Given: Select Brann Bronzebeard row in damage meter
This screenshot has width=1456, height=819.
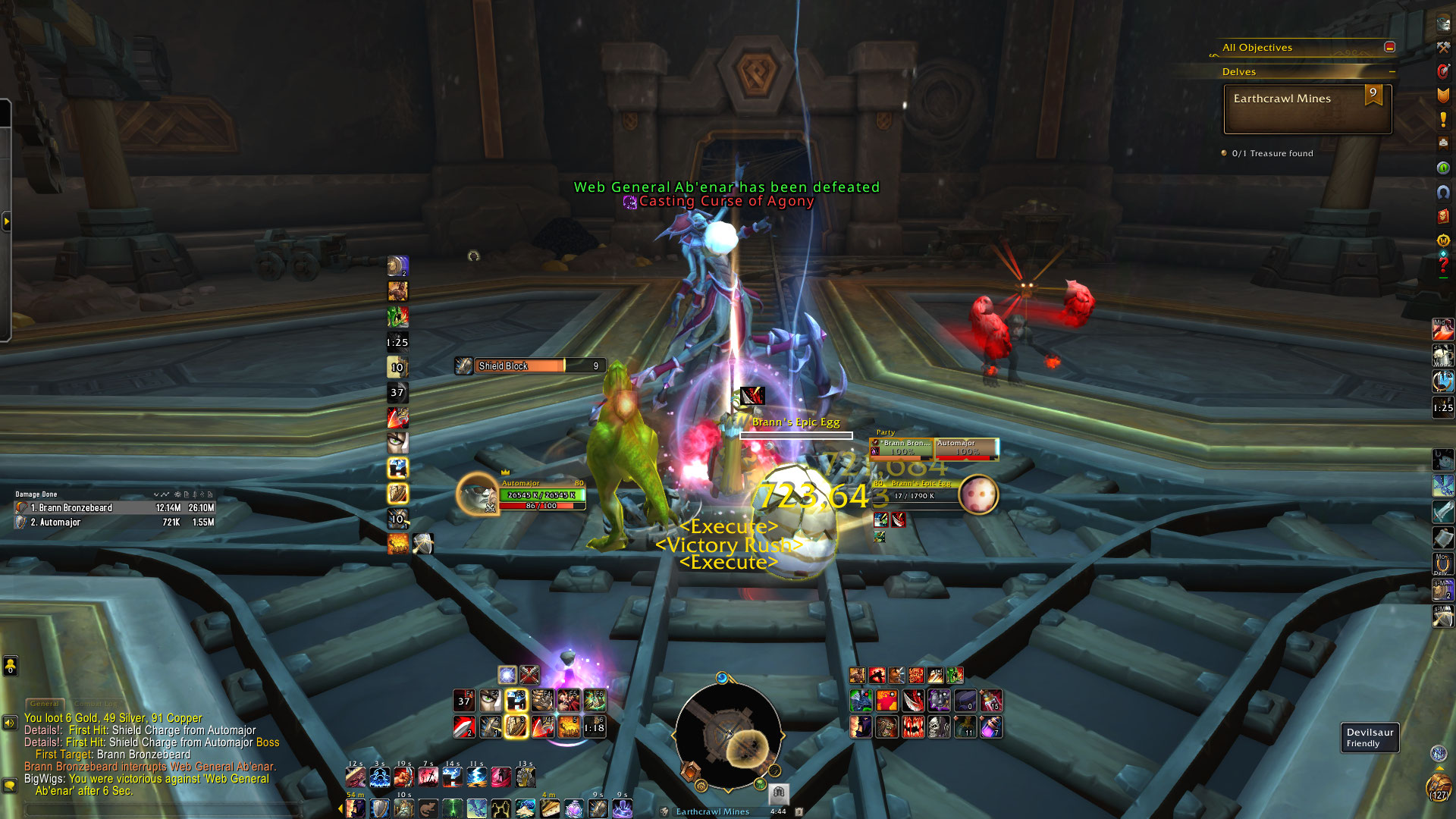Looking at the screenshot, I should click(x=114, y=508).
